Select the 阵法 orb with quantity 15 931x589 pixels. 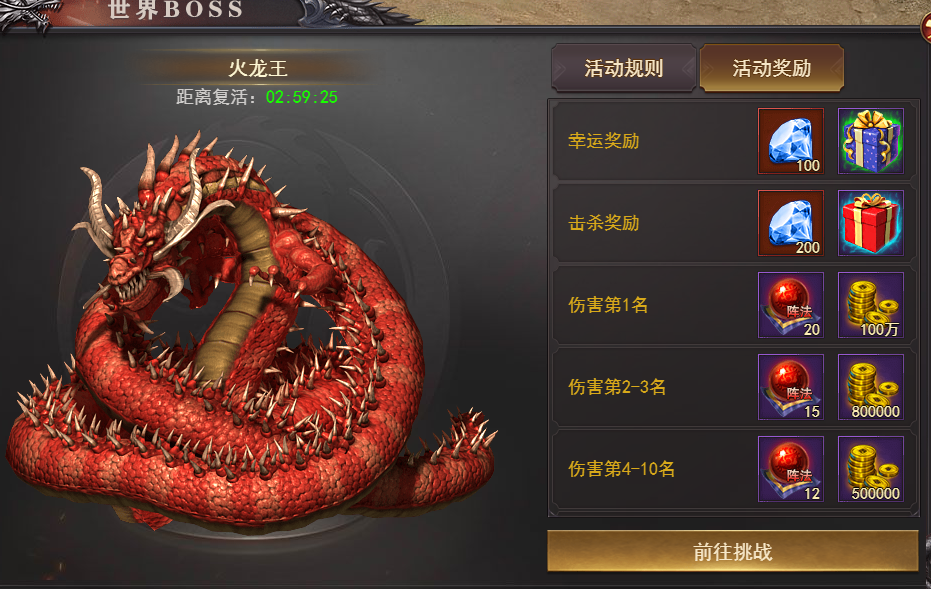coord(791,387)
